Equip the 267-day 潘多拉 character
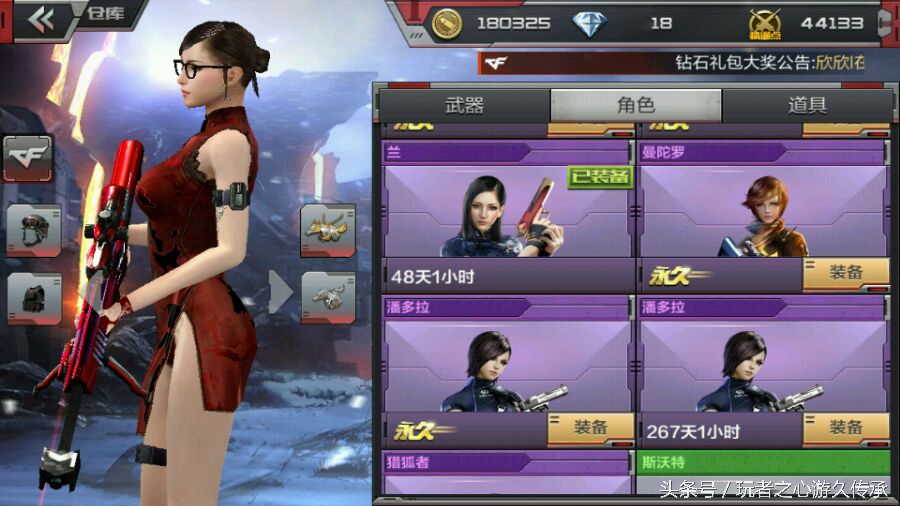Viewport: 900px width, 506px height. [x=846, y=428]
